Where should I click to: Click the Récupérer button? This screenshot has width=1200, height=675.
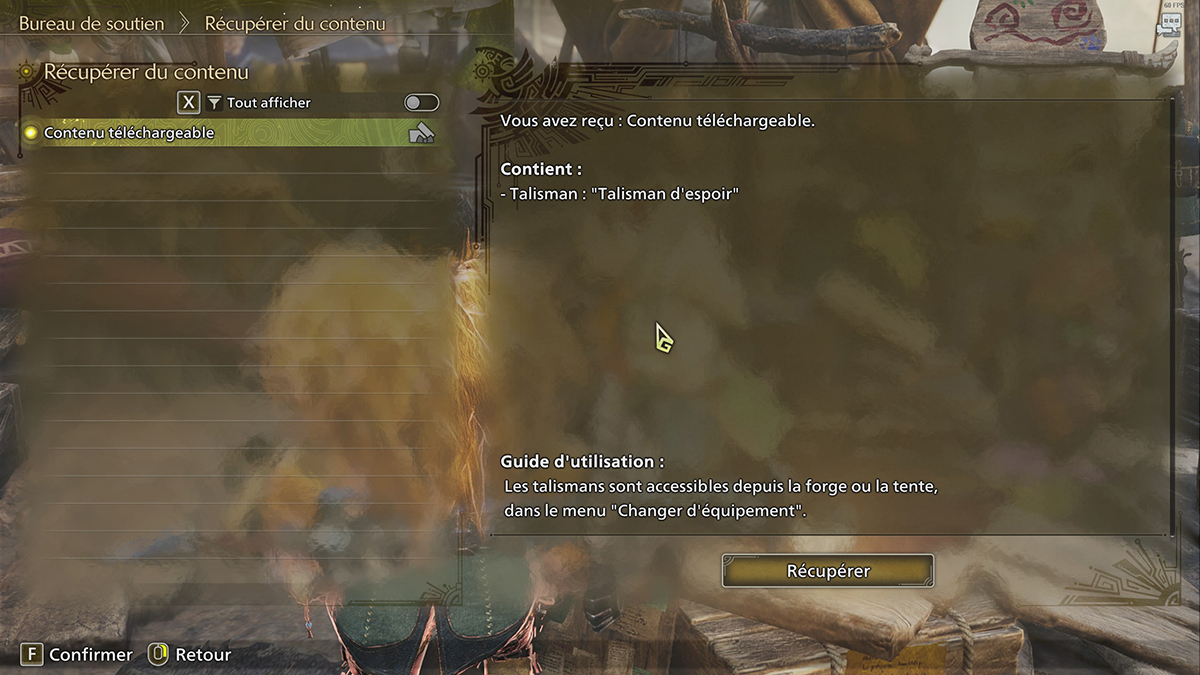coord(828,571)
